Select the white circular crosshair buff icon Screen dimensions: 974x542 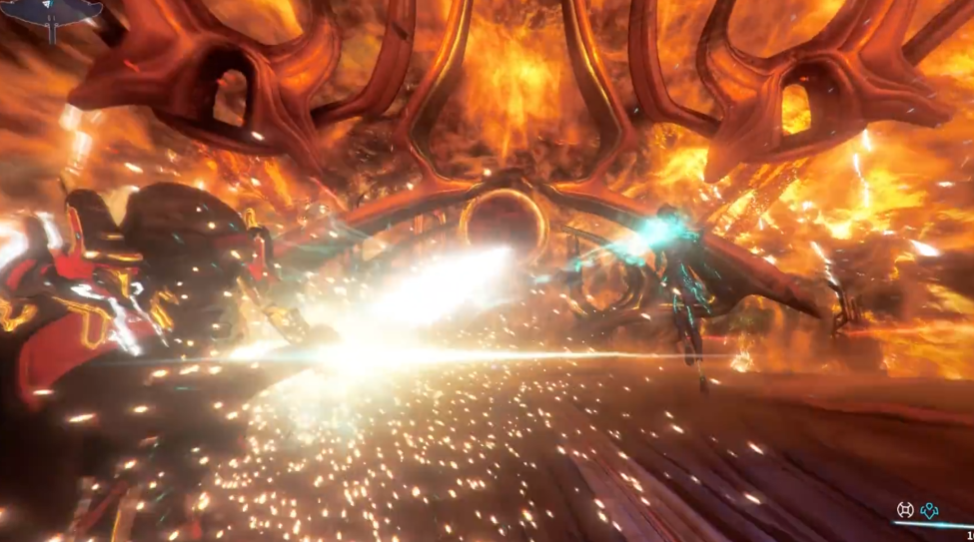(906, 510)
